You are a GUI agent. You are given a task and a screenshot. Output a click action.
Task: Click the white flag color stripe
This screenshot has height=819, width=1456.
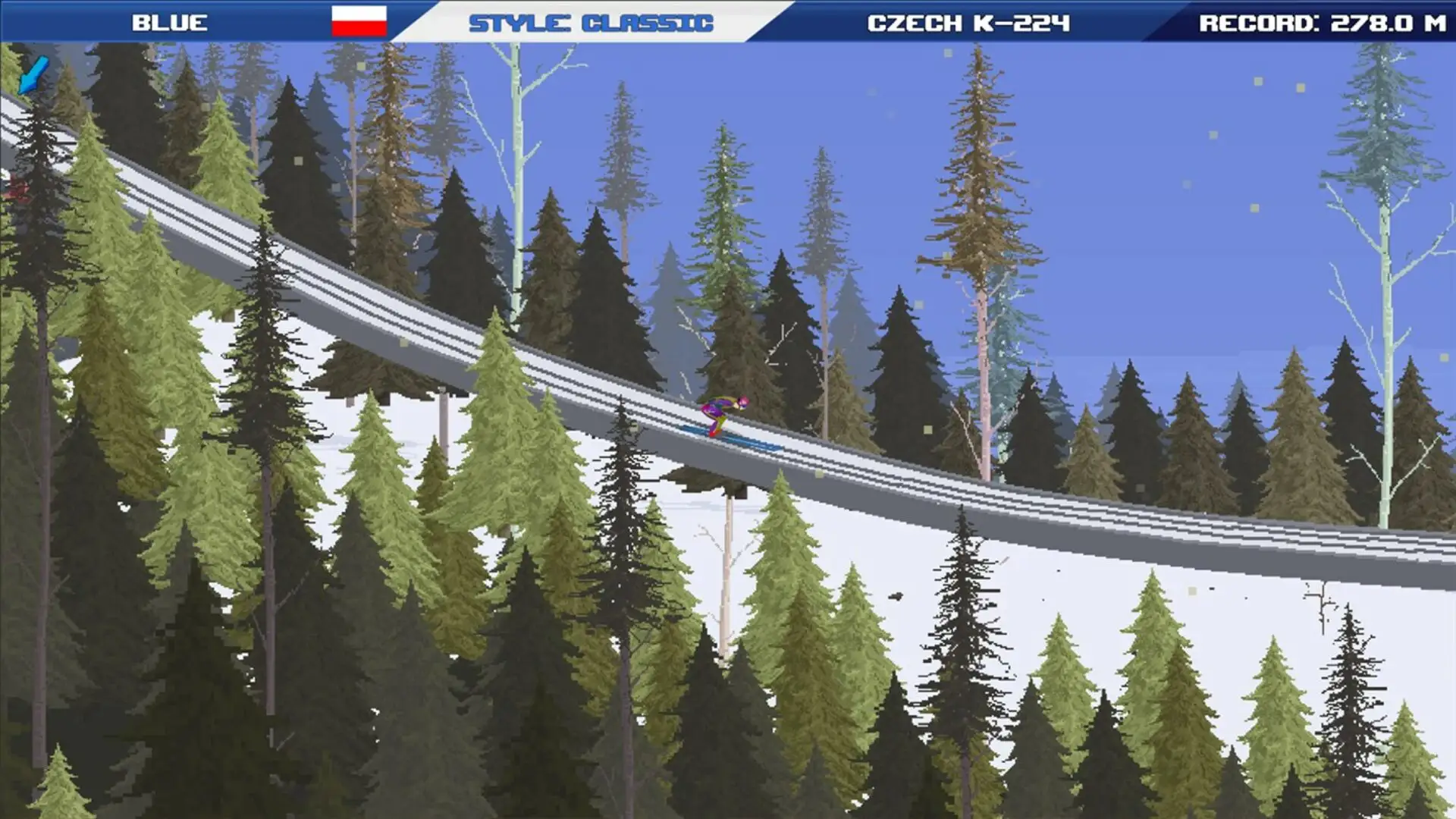coord(360,14)
